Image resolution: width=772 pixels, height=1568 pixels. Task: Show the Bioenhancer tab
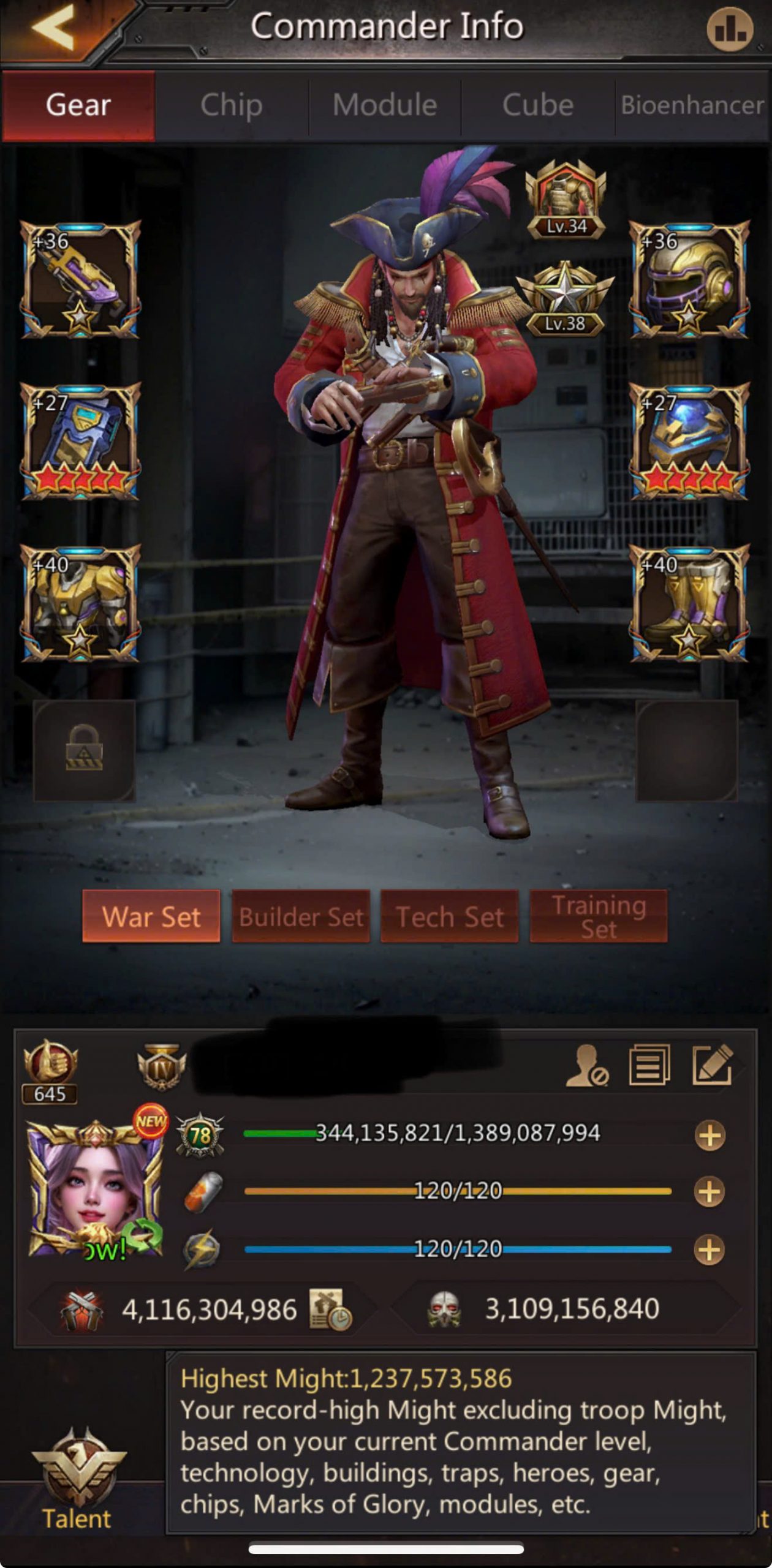692,105
